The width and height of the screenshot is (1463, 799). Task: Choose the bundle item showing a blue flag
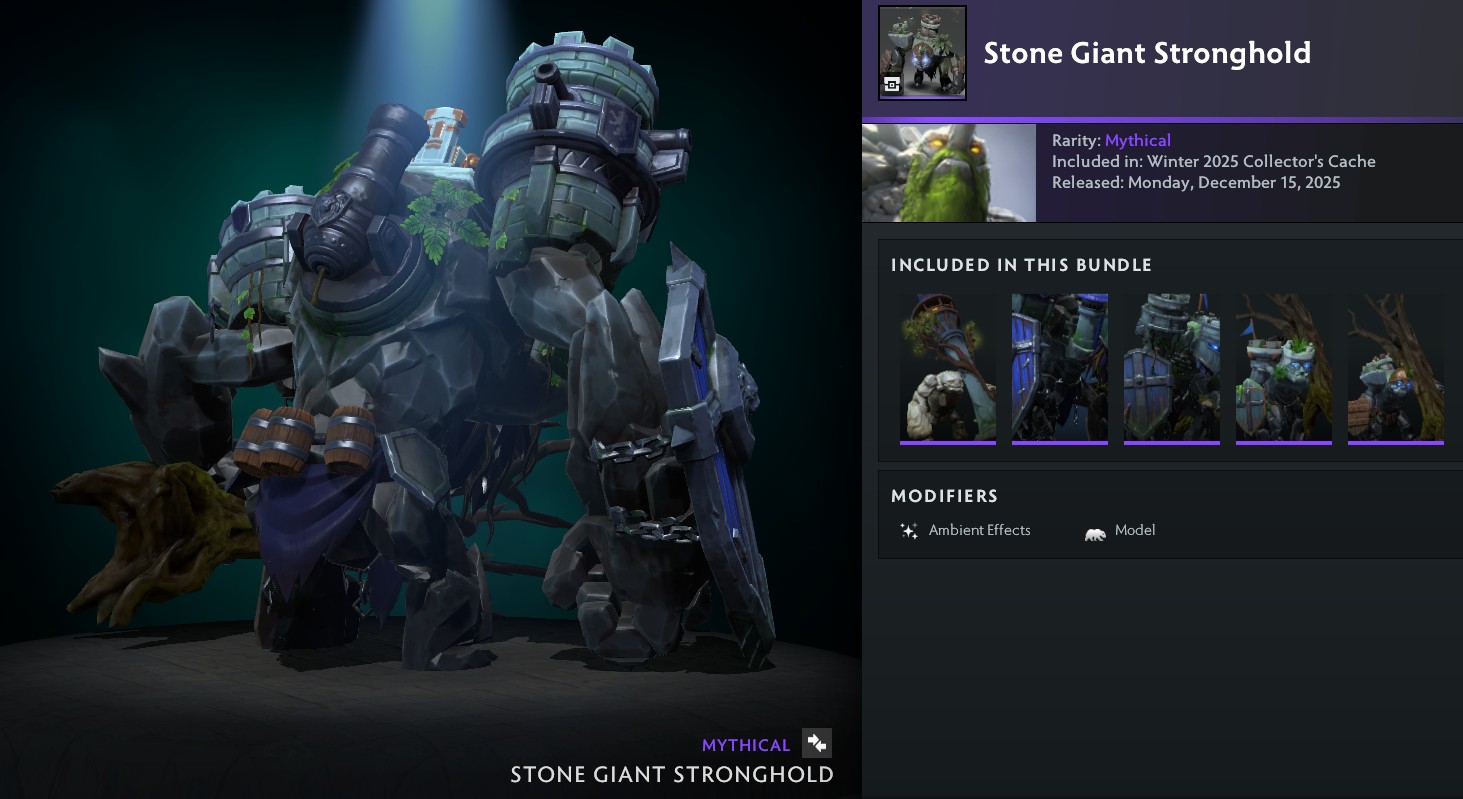coord(1283,368)
